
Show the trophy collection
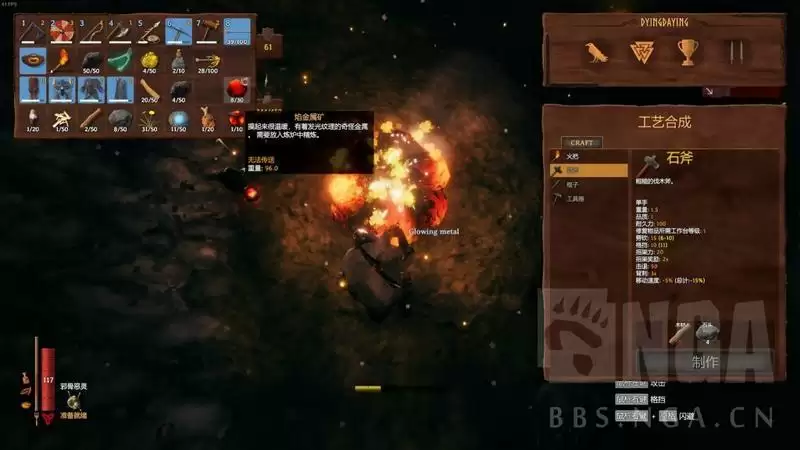coord(687,55)
